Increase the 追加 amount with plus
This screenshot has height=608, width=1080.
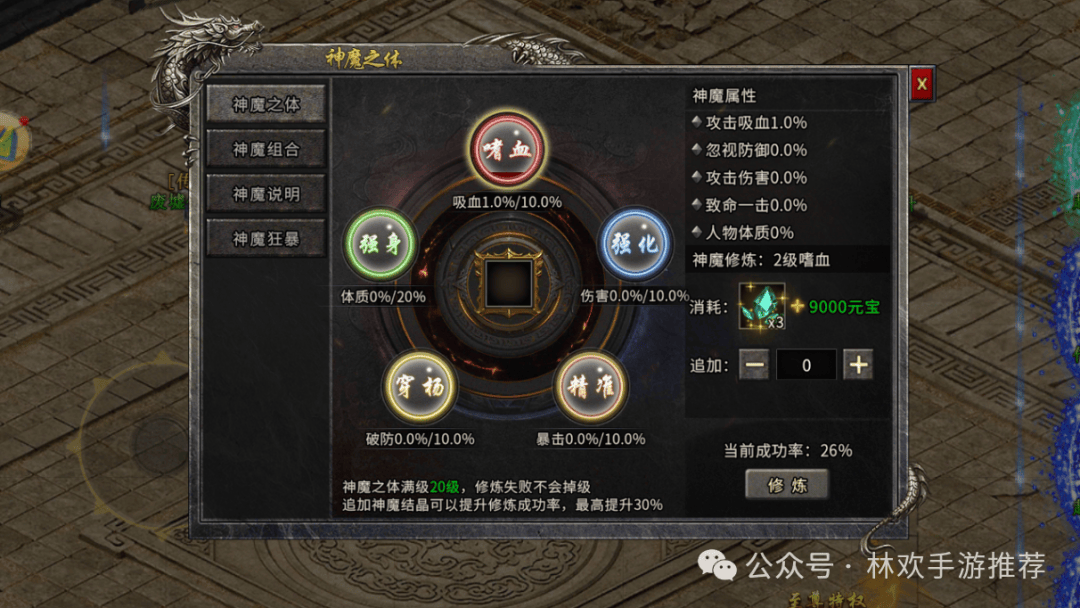pyautogui.click(x=858, y=365)
